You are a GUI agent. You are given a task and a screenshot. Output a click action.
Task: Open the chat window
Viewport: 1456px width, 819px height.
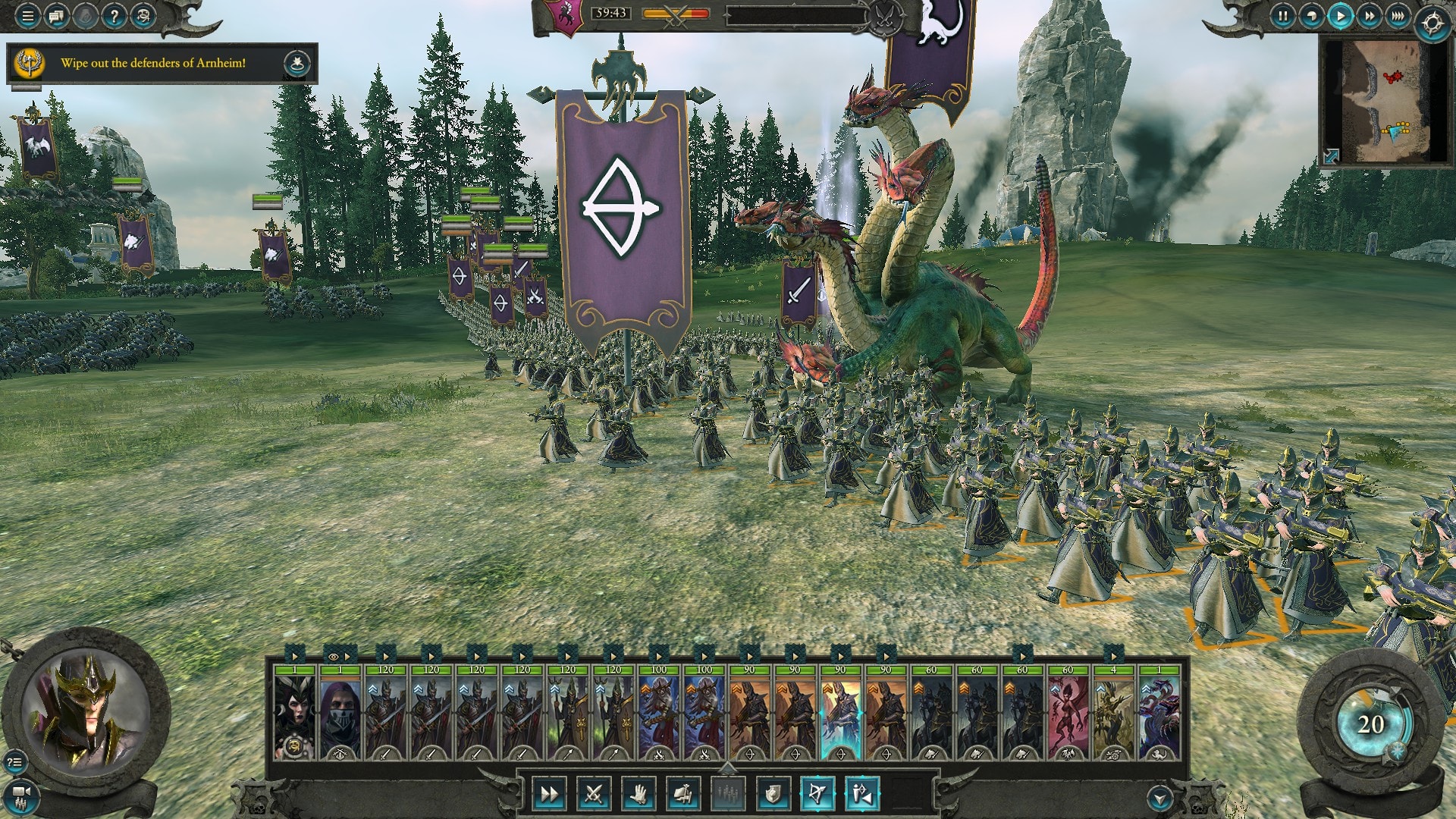pos(56,16)
